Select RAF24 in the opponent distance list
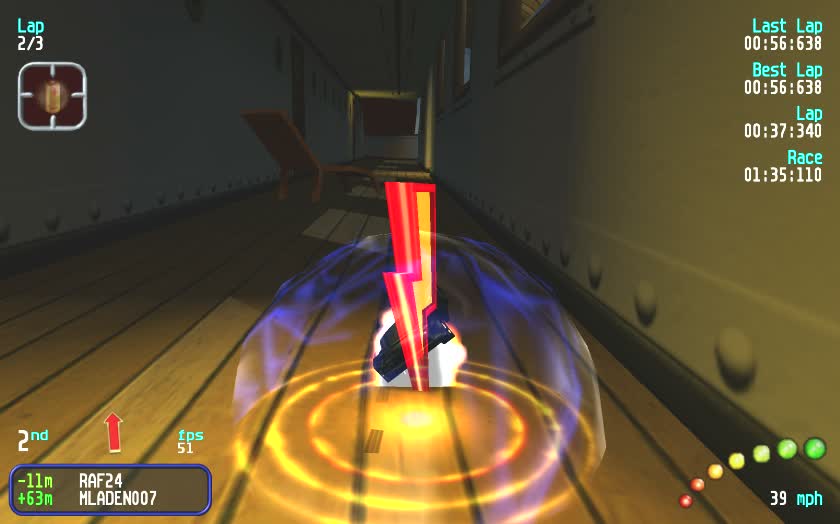 pos(102,480)
